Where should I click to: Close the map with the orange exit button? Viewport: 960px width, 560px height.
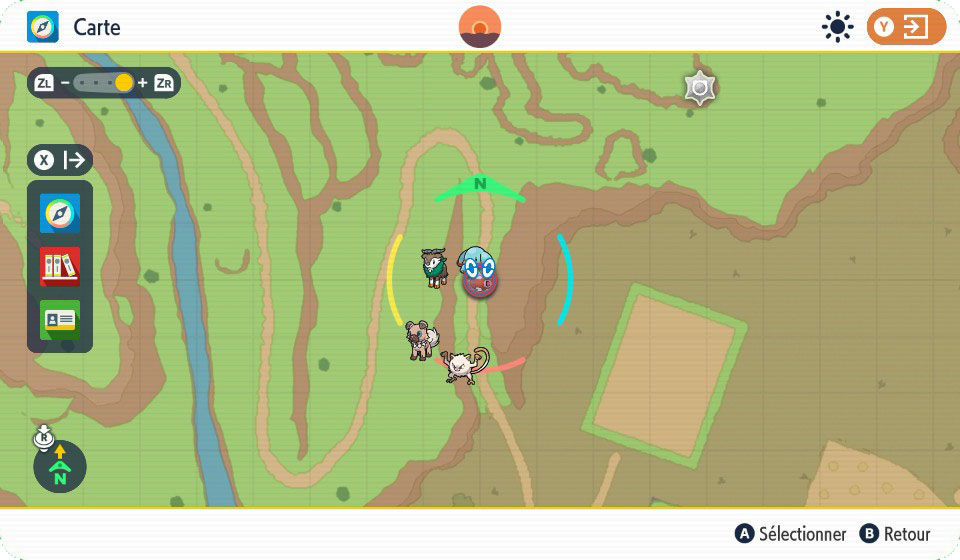coord(906,27)
